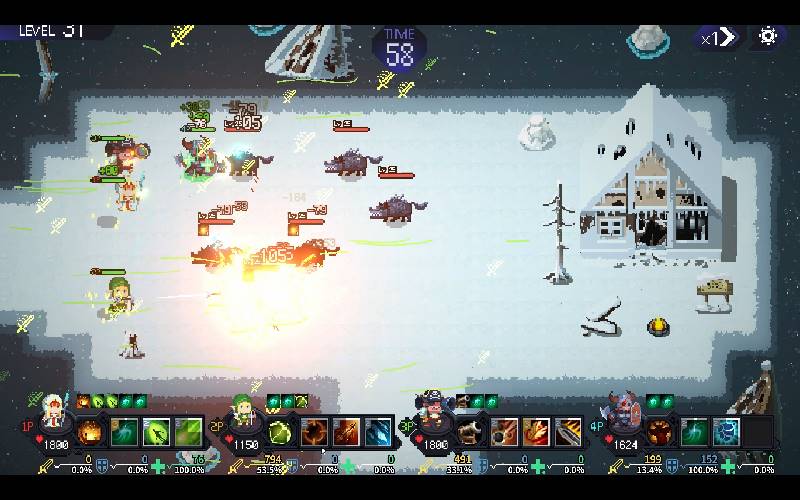Trigger 1P's green leaf circle skill
The image size is (800, 500).
coord(157,433)
